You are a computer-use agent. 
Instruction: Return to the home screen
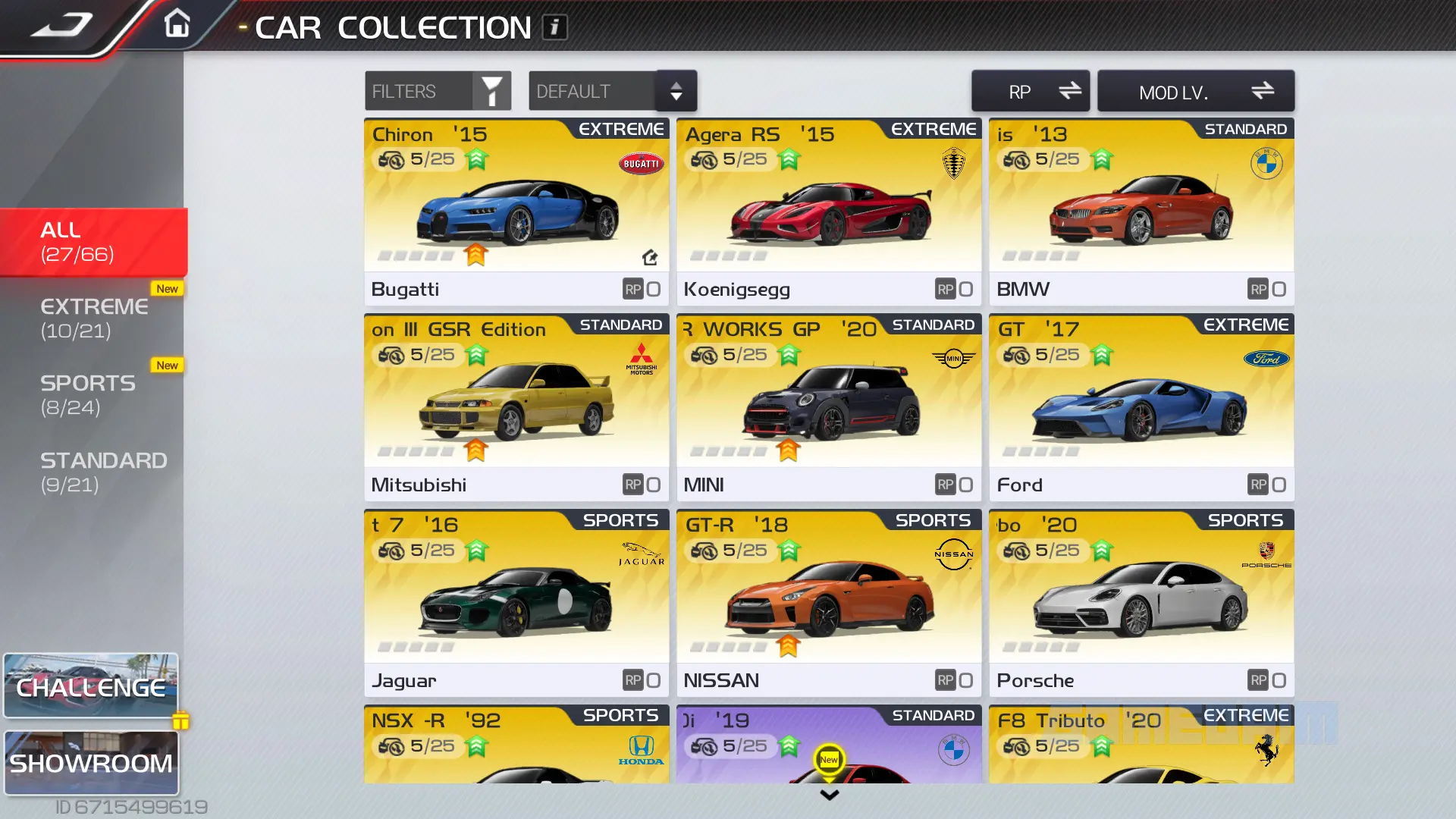177,24
